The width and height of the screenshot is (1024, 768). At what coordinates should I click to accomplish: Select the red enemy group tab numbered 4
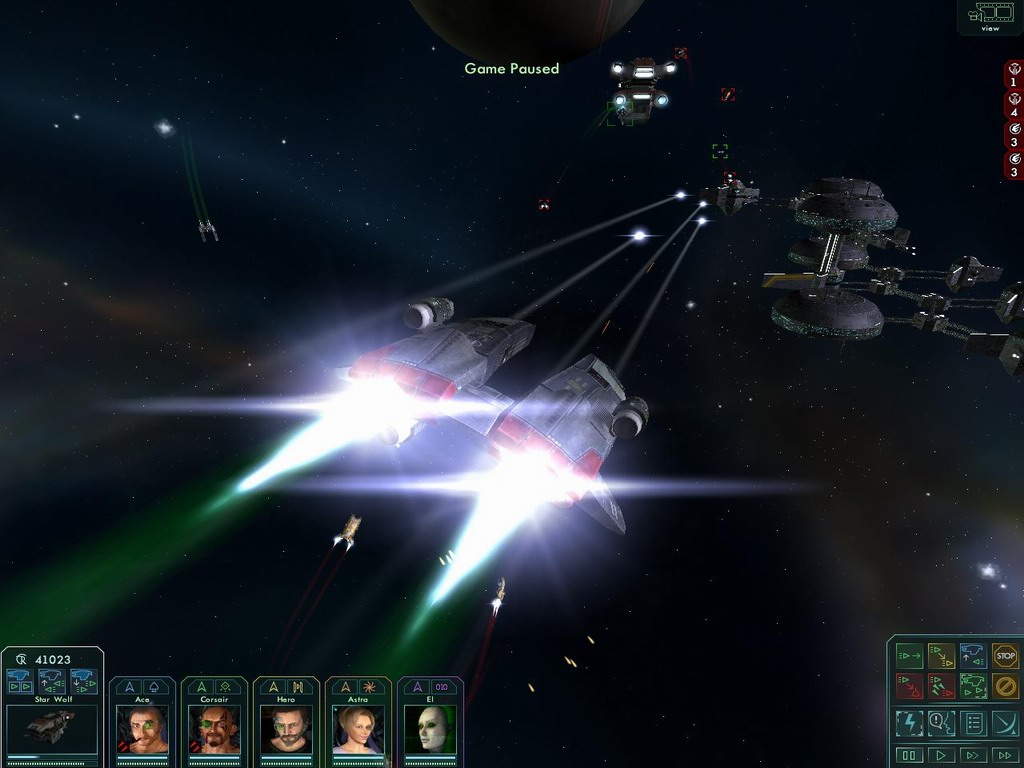pyautogui.click(x=1014, y=105)
